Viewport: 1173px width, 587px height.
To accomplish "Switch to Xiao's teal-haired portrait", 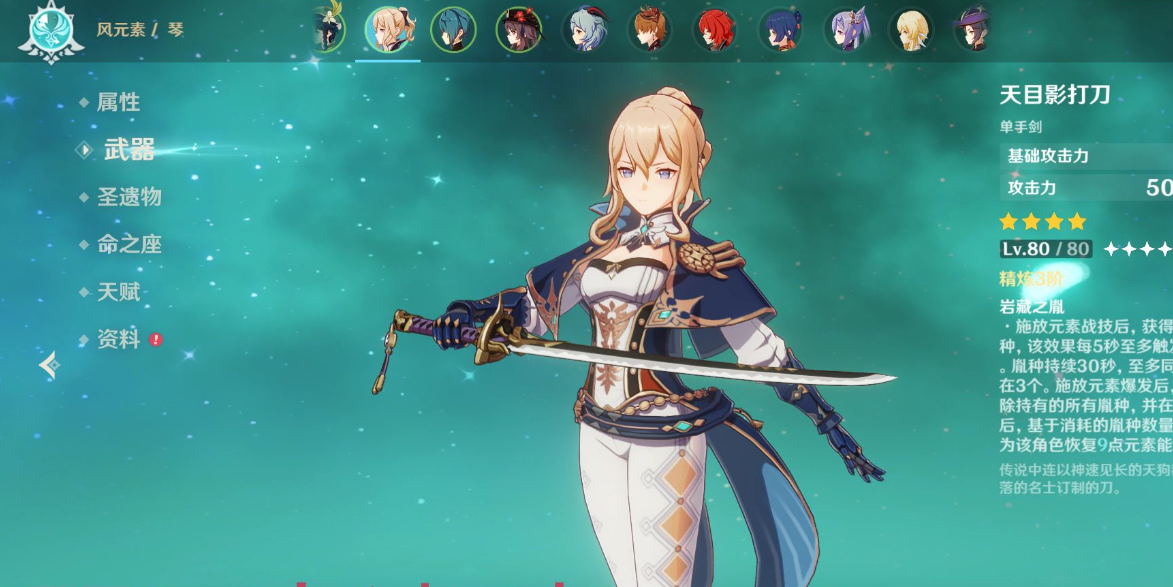I will [x=453, y=29].
